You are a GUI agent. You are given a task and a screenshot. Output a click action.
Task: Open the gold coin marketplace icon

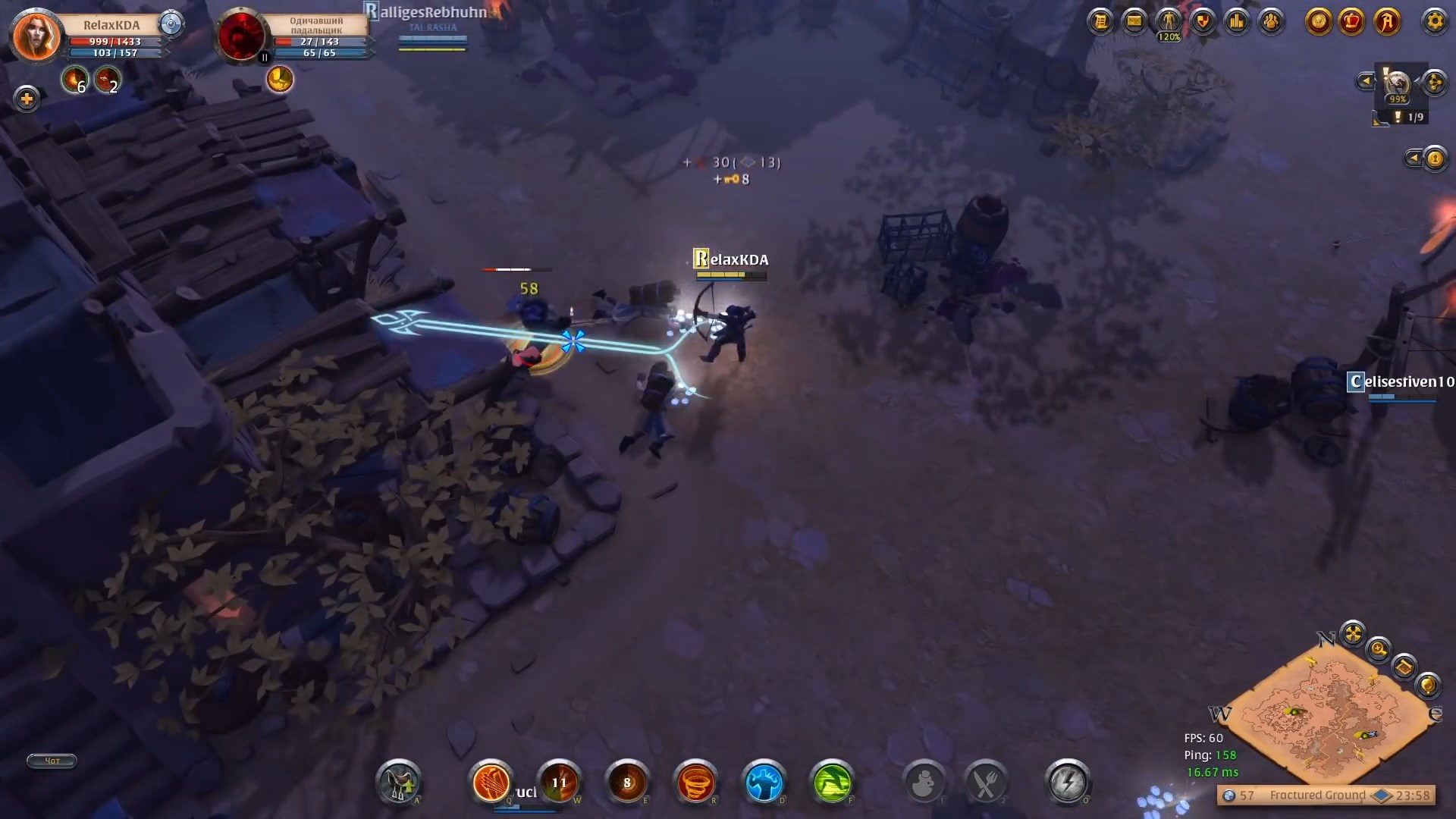(x=1319, y=21)
